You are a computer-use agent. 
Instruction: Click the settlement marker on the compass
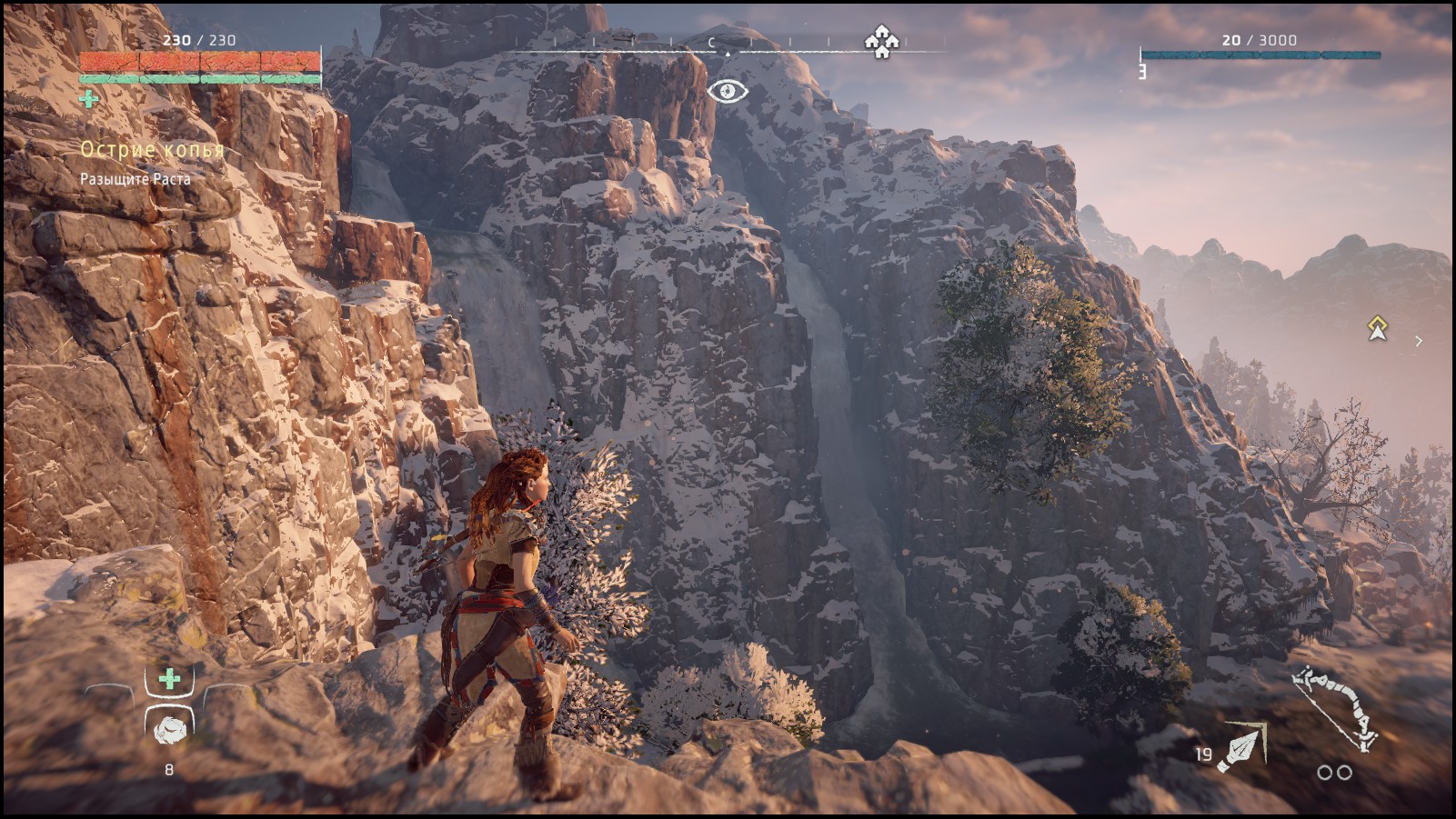[880, 42]
